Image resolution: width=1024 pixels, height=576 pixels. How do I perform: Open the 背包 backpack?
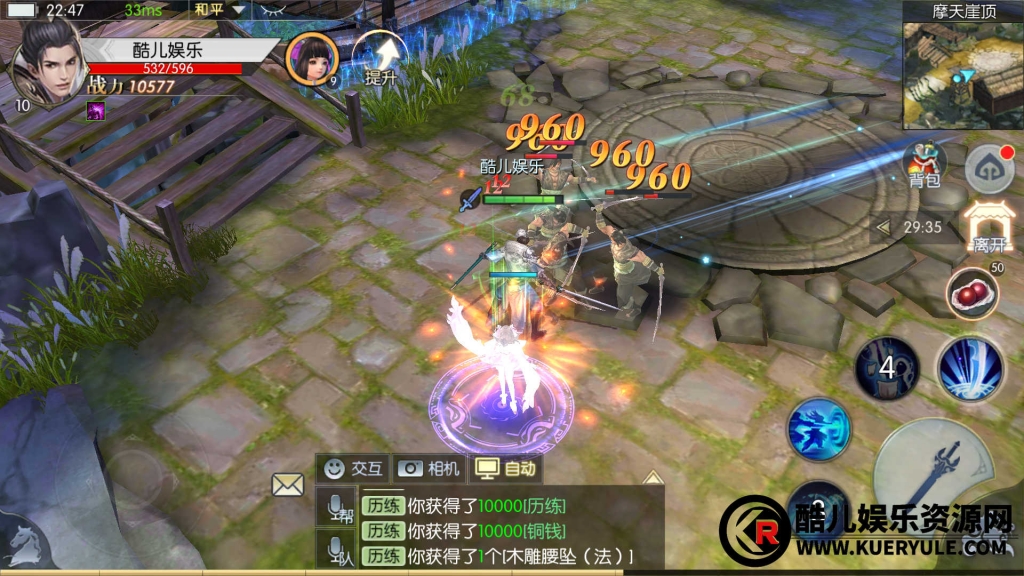(x=924, y=162)
